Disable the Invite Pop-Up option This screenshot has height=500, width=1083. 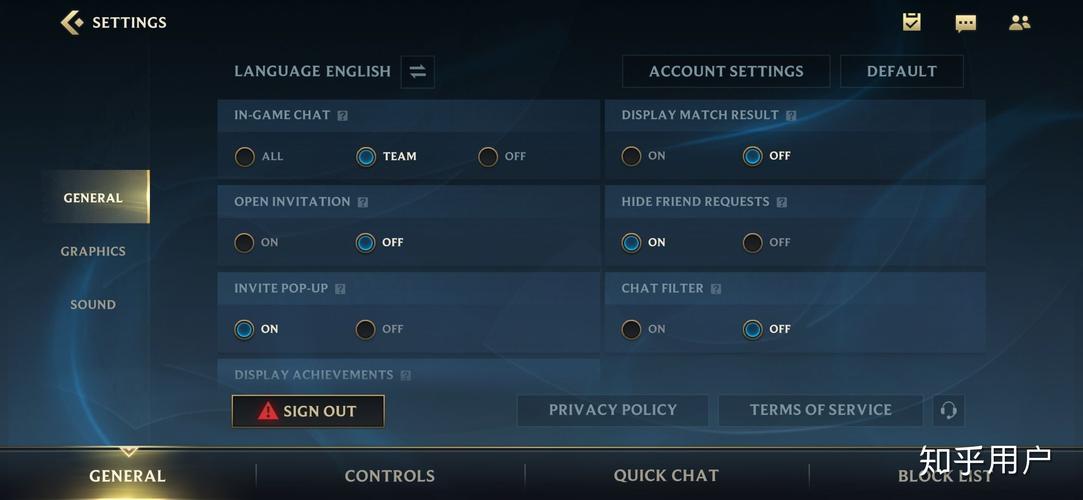(366, 329)
